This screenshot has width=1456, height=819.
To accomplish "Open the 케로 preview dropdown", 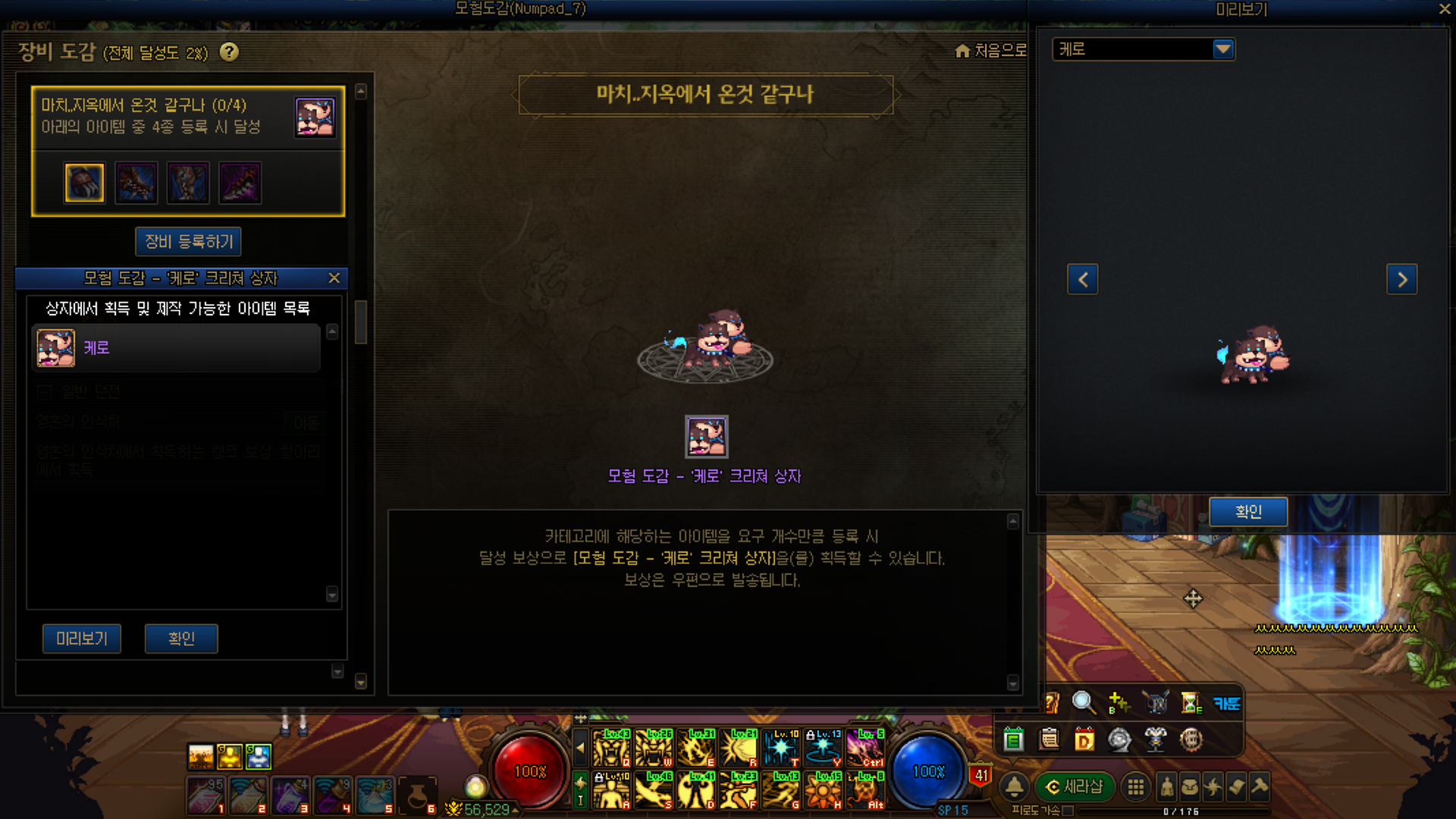I will pyautogui.click(x=1222, y=49).
